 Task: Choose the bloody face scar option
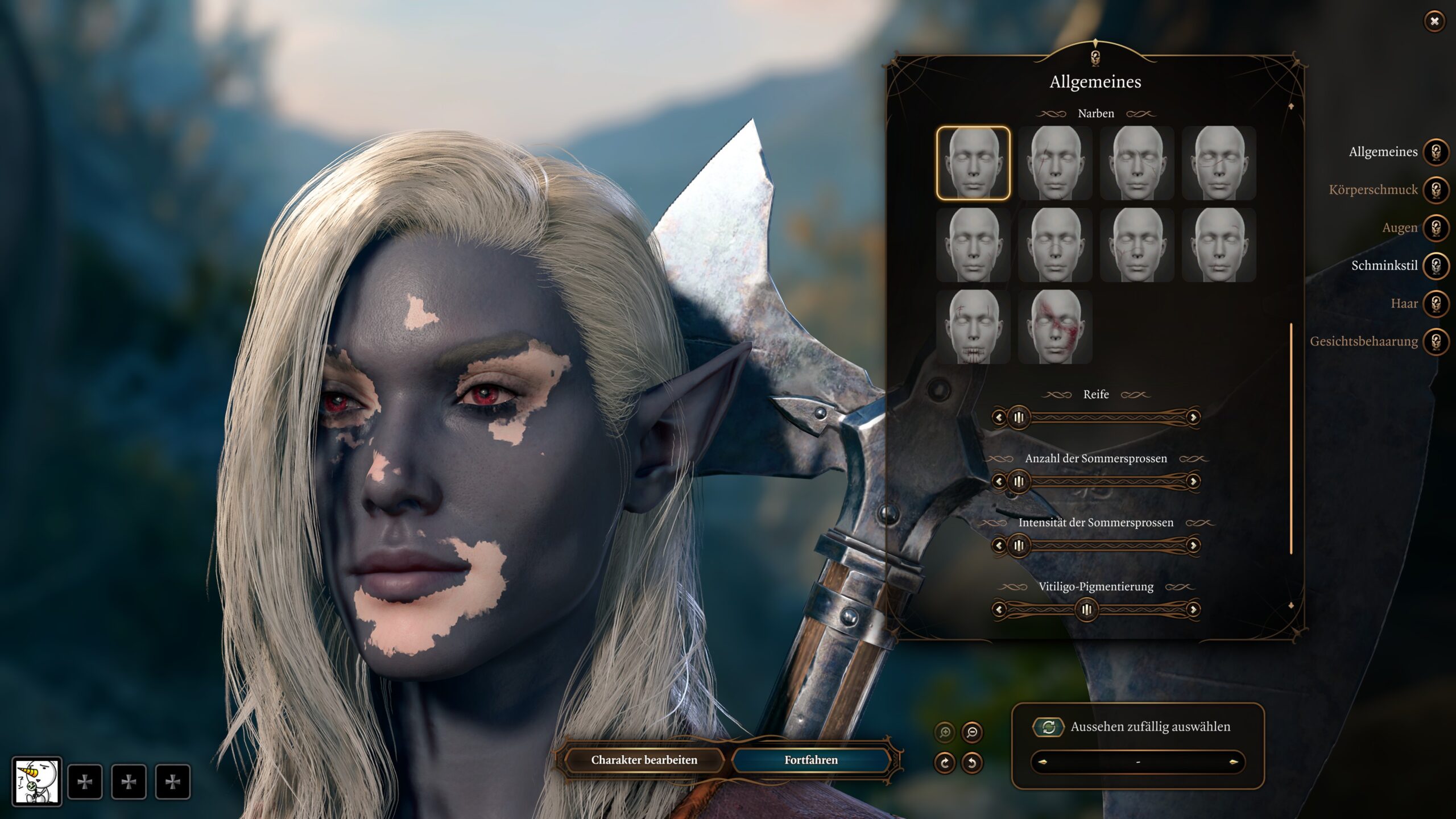[x=1055, y=327]
